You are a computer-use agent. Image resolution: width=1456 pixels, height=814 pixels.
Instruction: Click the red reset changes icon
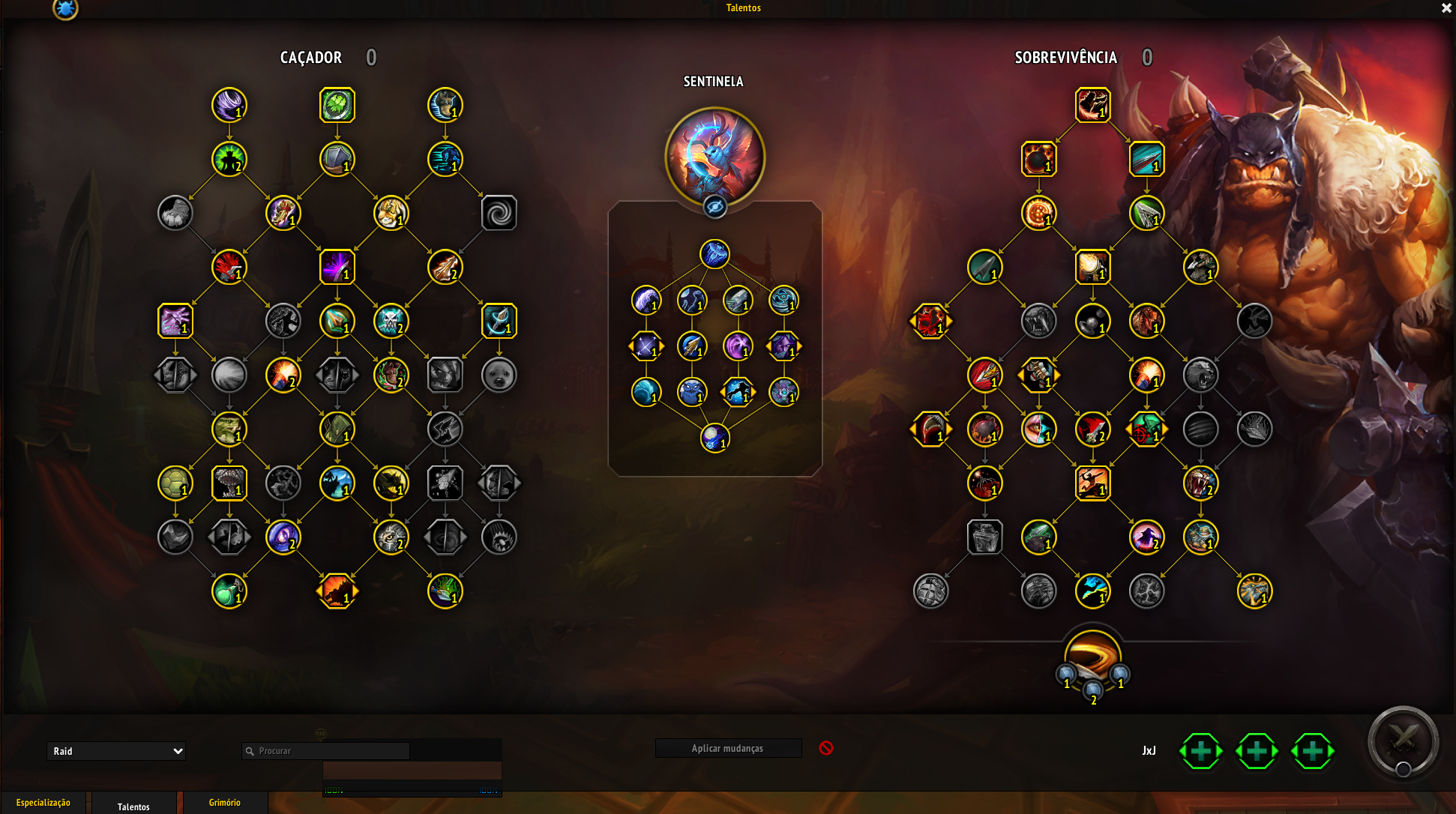(826, 748)
